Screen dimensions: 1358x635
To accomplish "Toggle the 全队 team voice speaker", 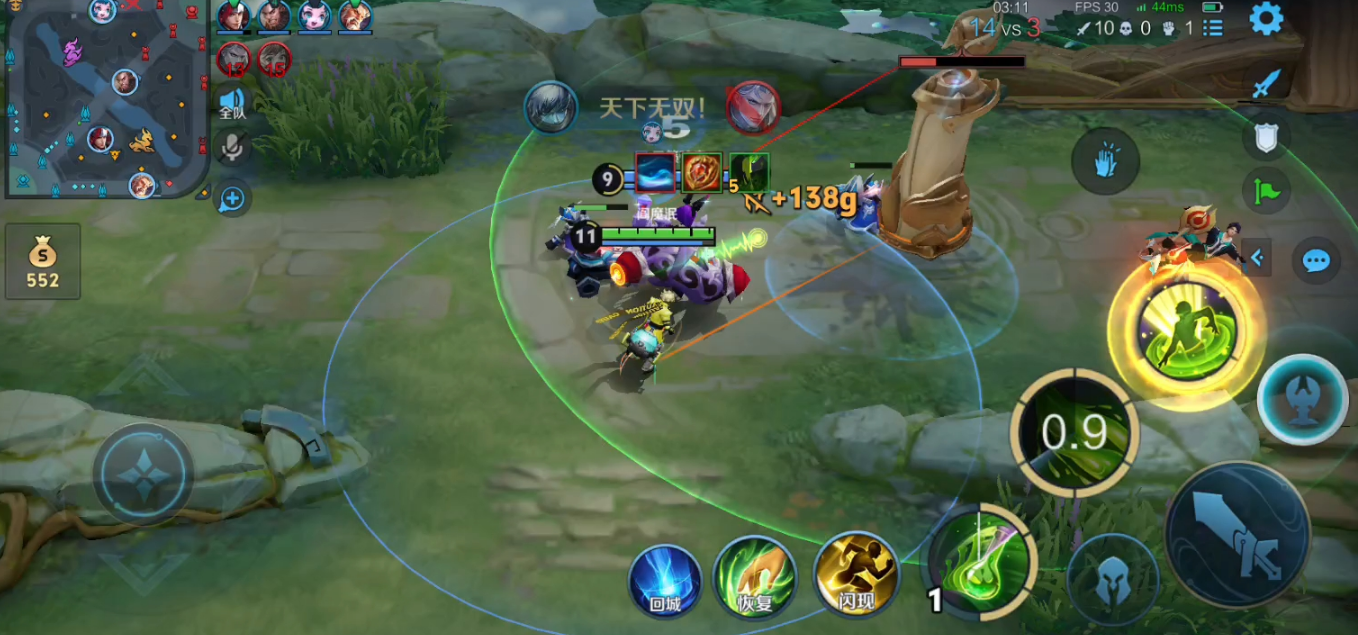I will (232, 102).
